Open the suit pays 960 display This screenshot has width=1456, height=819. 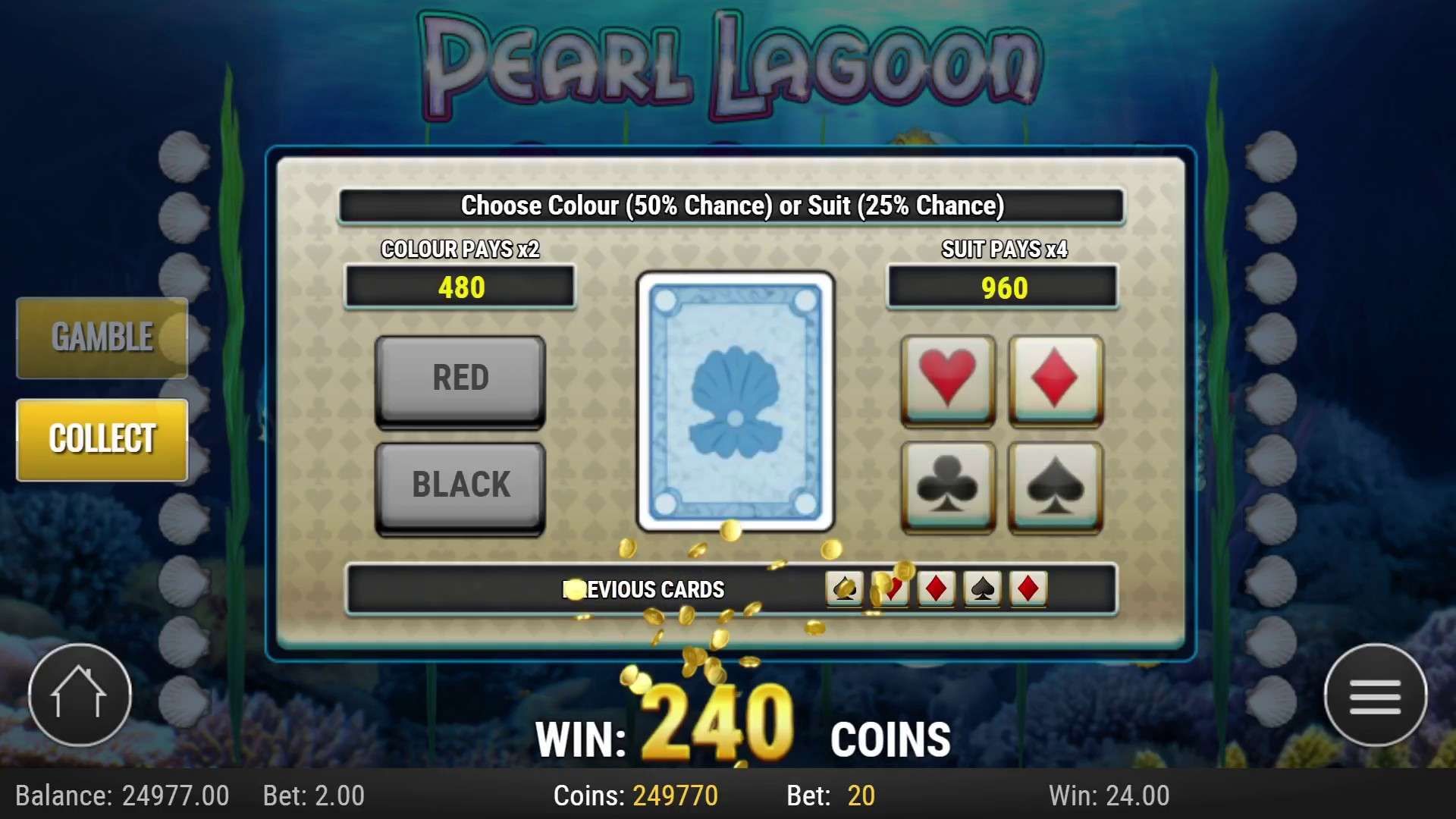(x=1003, y=287)
